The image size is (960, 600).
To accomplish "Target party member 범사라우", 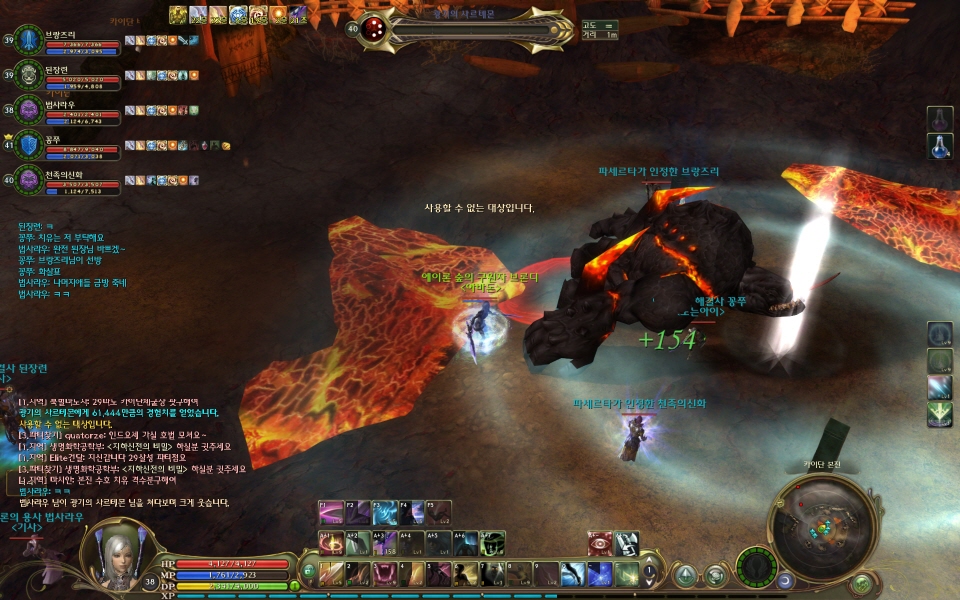I will click(x=65, y=110).
